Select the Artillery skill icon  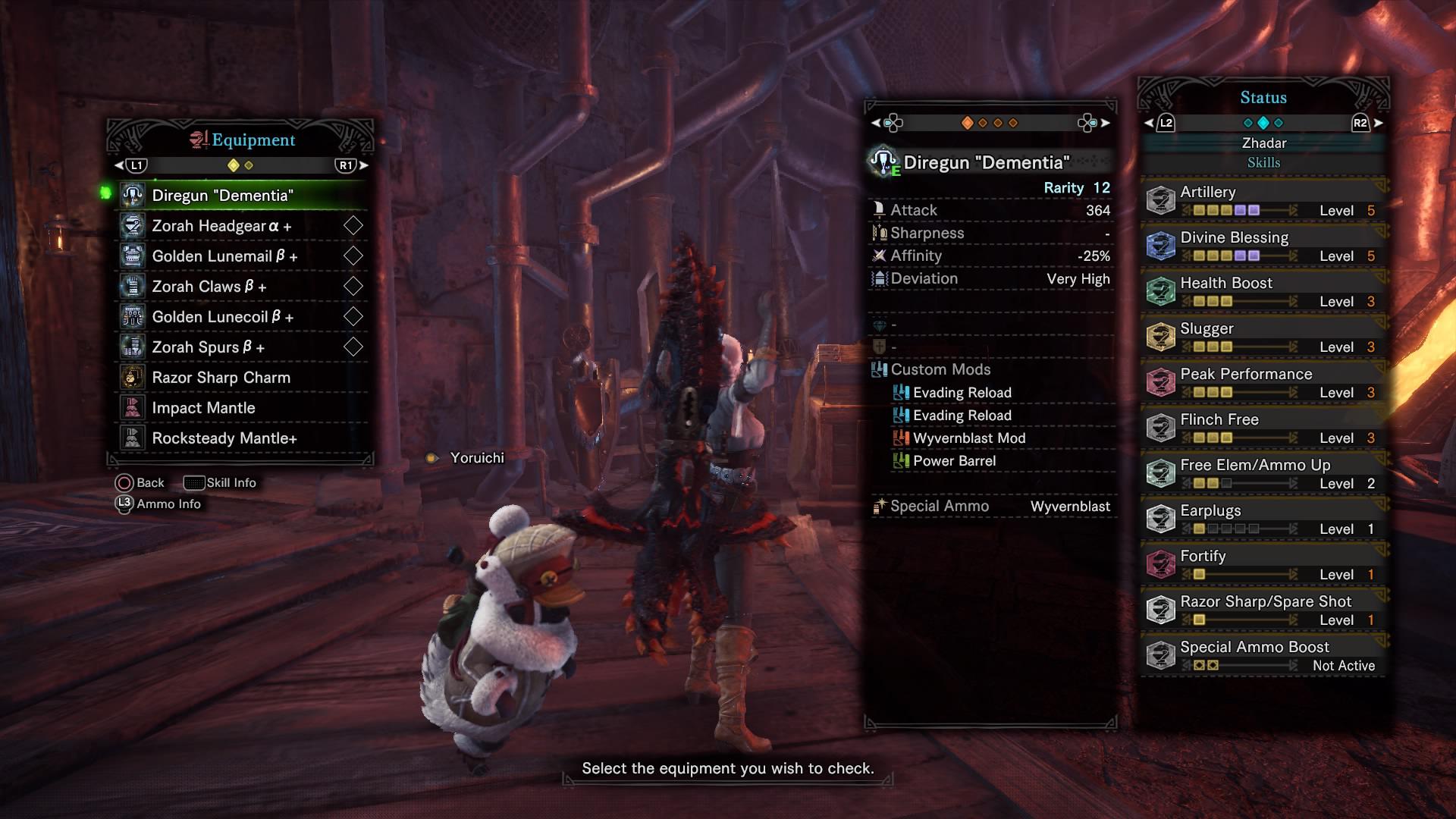pyautogui.click(x=1160, y=200)
